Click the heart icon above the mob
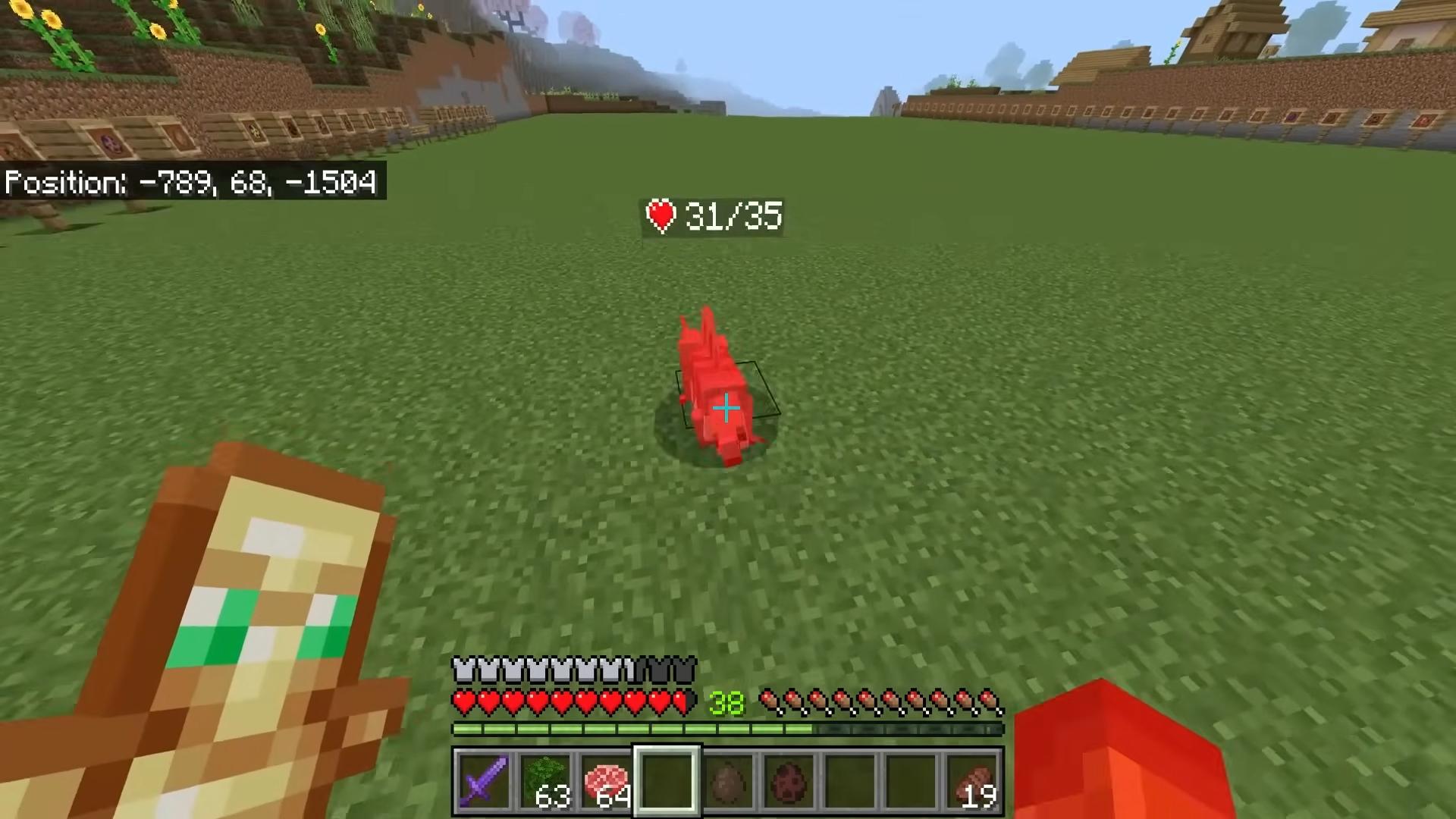The height and width of the screenshot is (819, 1456). pos(661,217)
